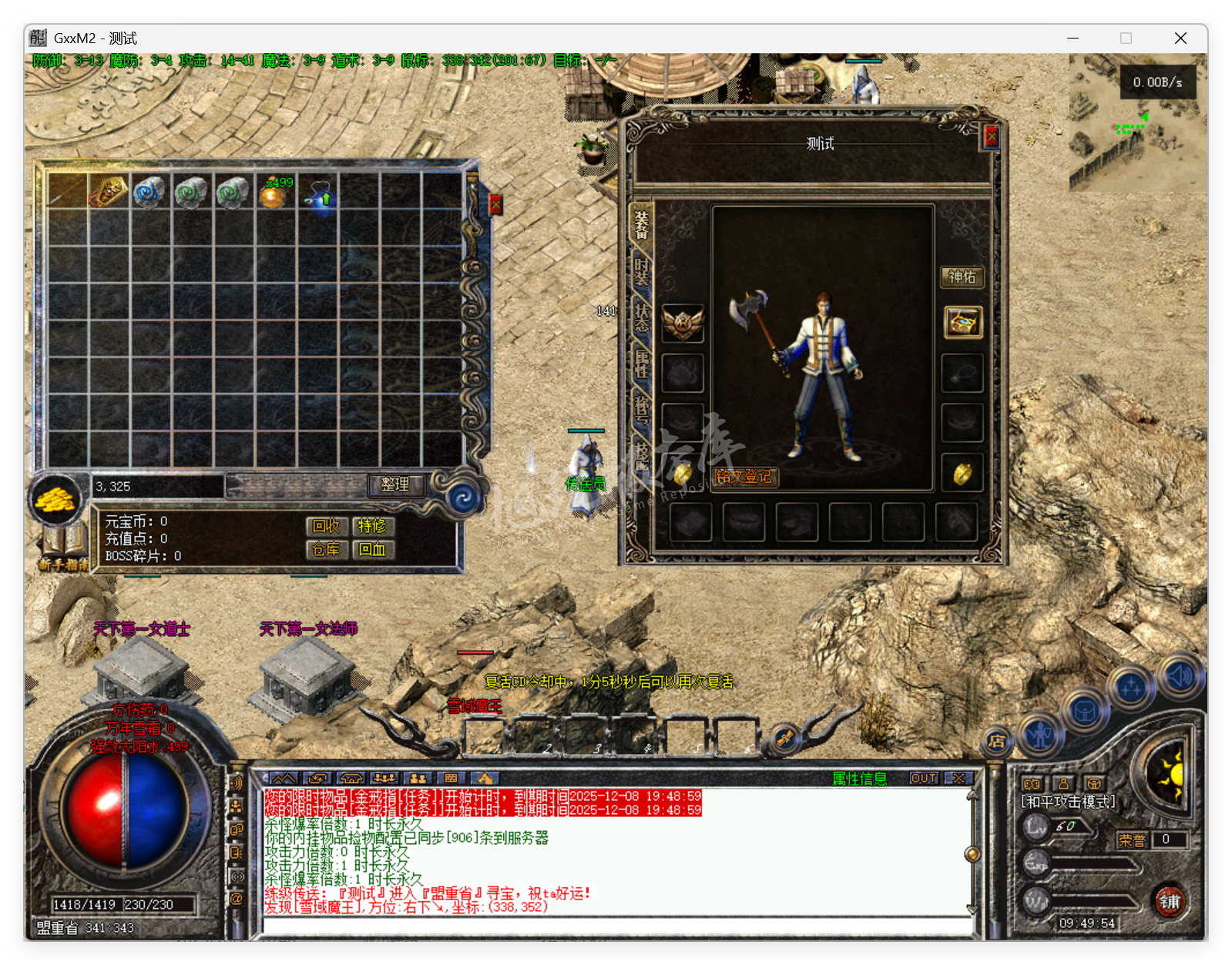The height and width of the screenshot is (965, 1232).
Task: Select the x499 orange potion stack
Action: click(275, 193)
